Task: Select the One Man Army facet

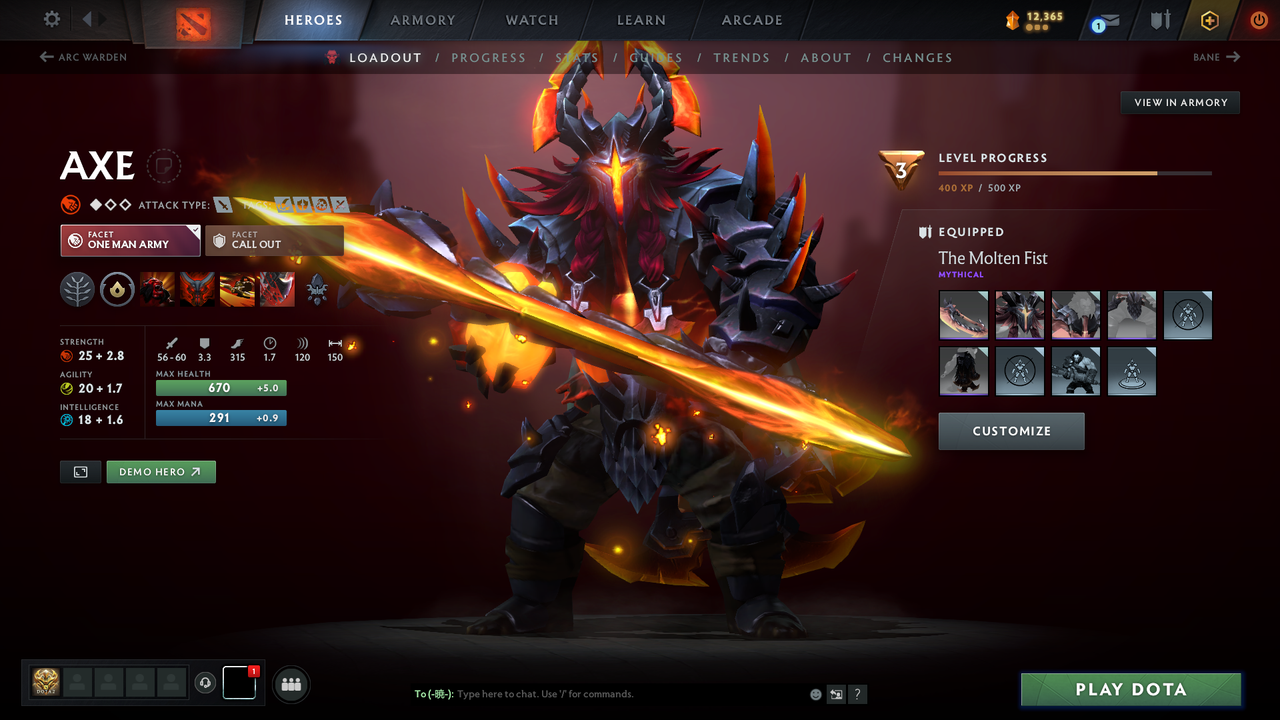Action: point(130,240)
